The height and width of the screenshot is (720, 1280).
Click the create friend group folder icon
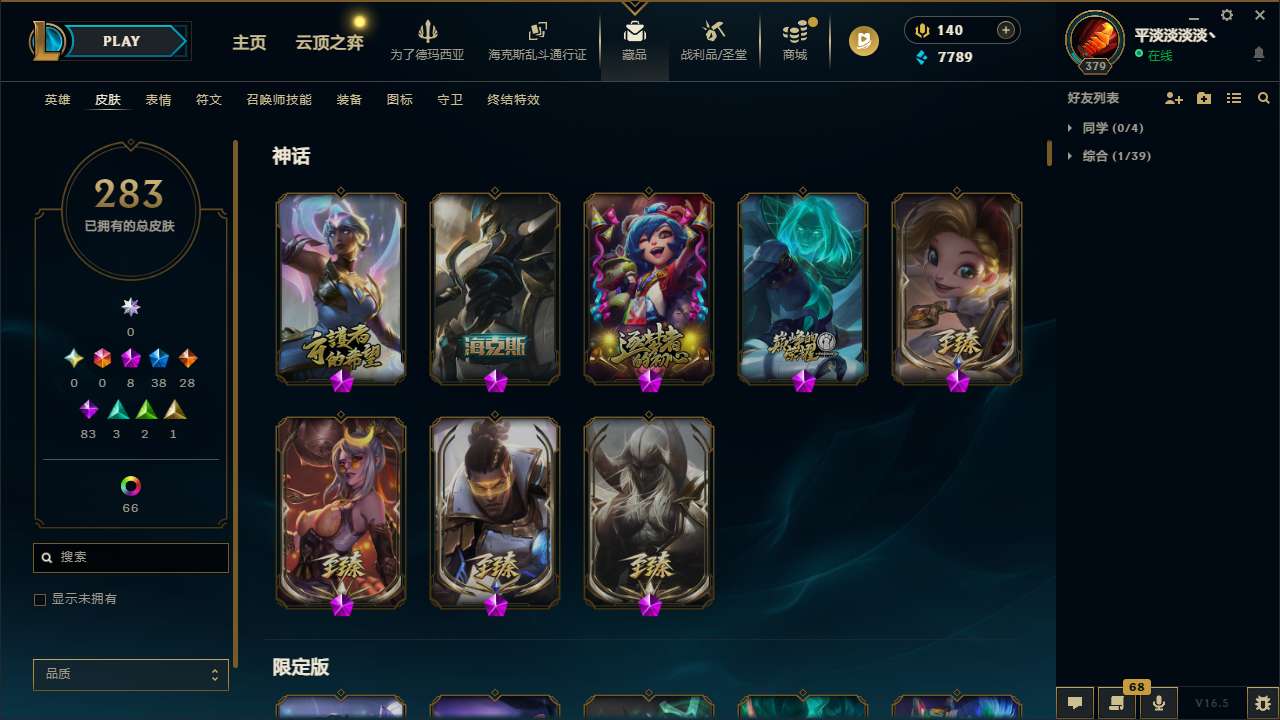1203,98
